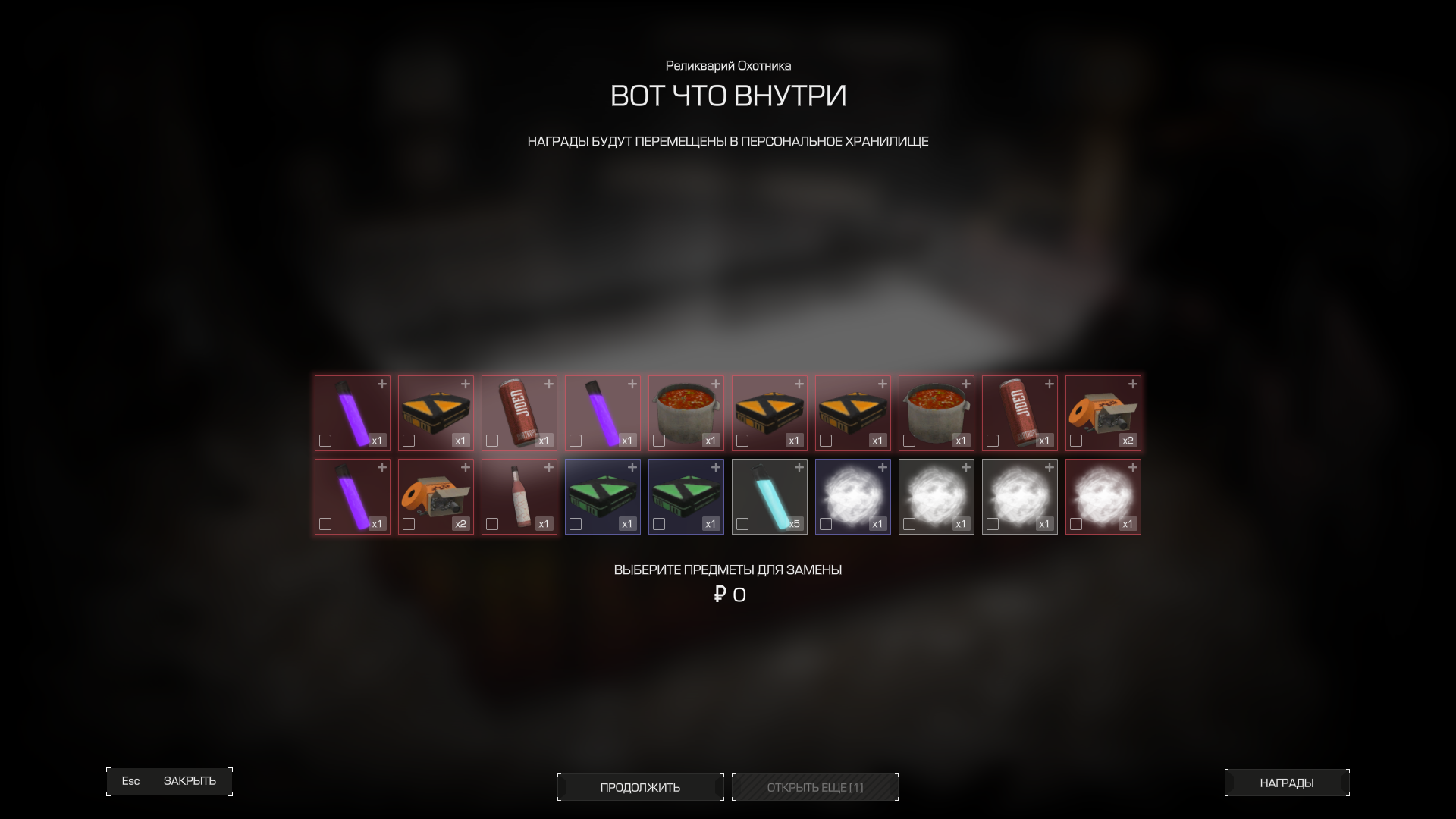Choose the white orb with the blue border
Viewport: 1456px width, 819px height.
pyautogui.click(x=852, y=496)
